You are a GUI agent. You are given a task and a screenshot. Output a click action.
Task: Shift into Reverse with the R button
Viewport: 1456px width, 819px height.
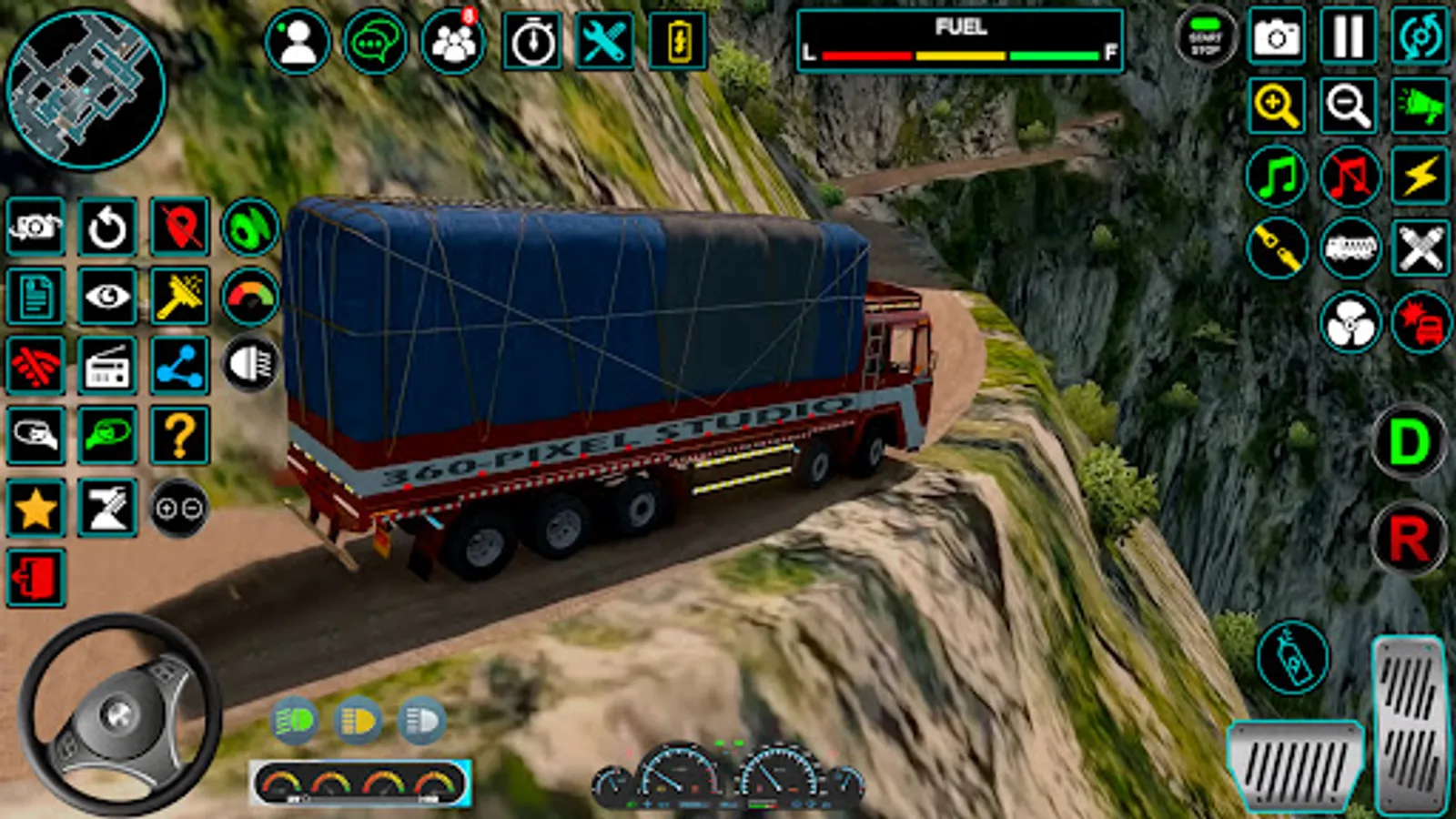click(x=1408, y=539)
